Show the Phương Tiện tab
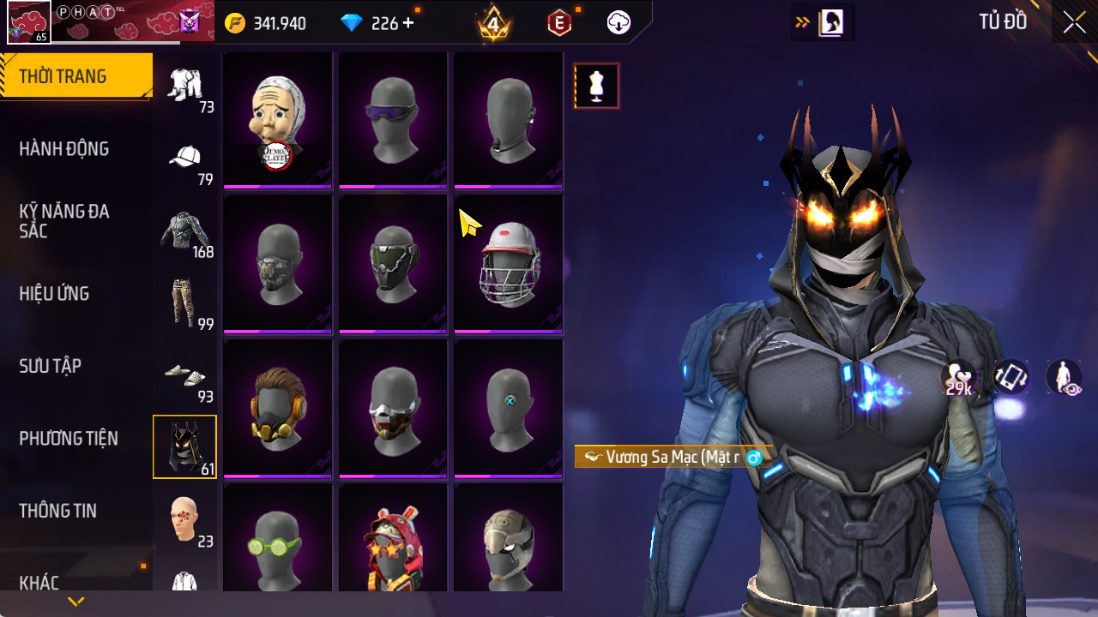The image size is (1098, 617). [x=68, y=438]
